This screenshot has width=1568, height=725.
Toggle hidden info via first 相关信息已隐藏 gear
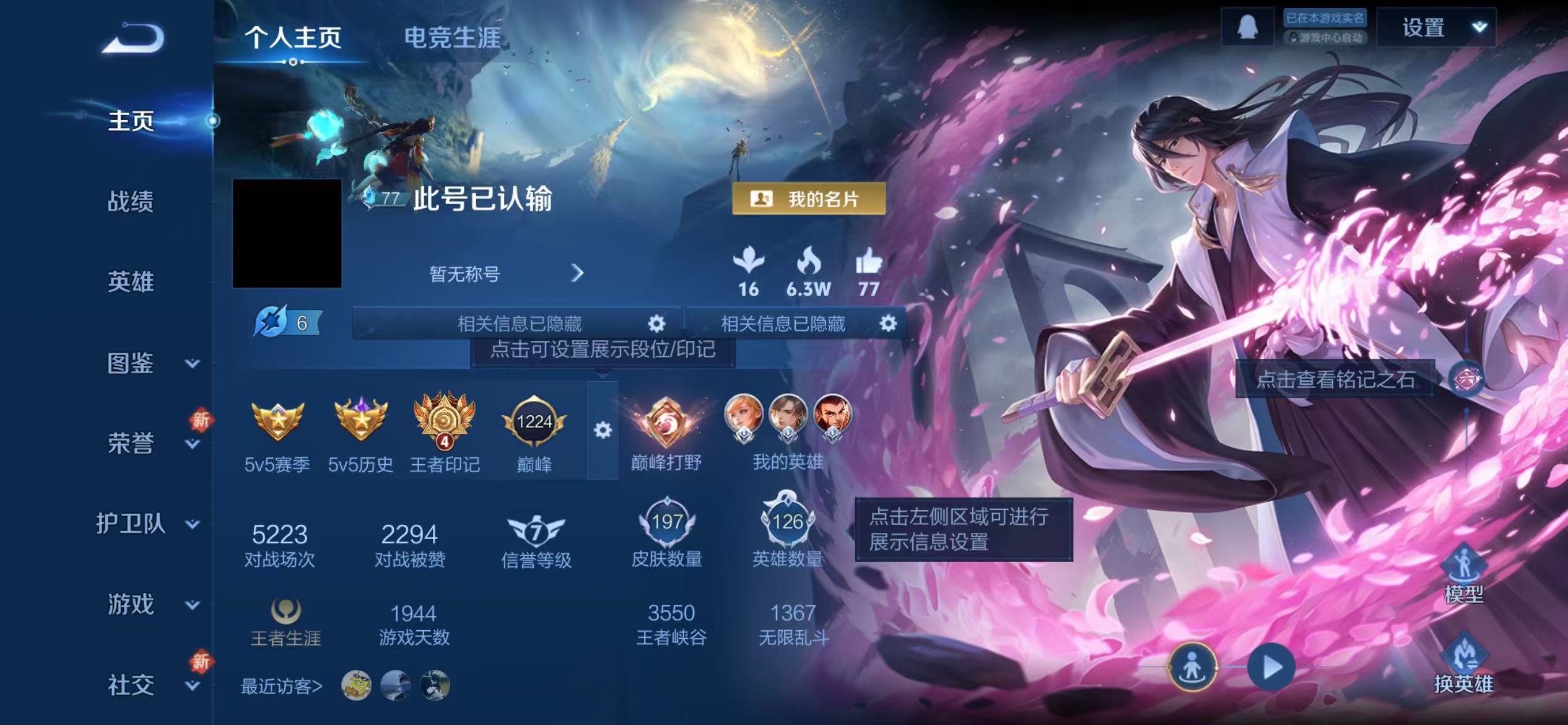(x=655, y=323)
